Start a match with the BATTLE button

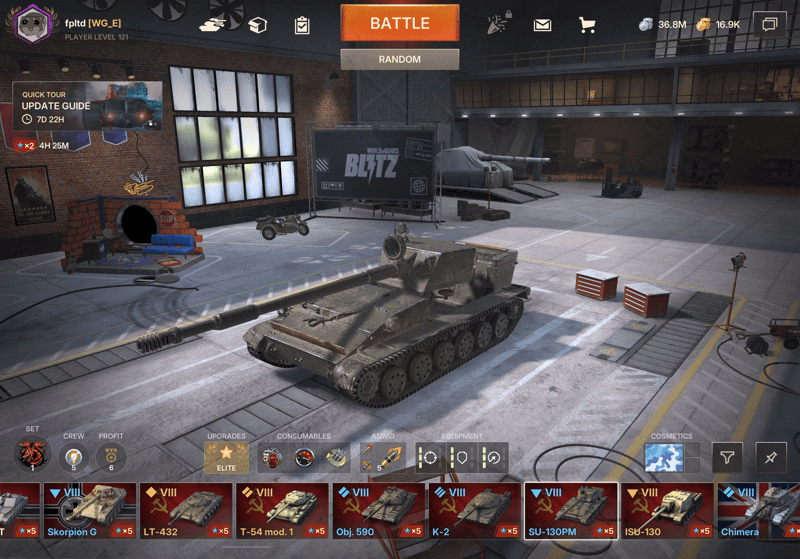coord(399,23)
